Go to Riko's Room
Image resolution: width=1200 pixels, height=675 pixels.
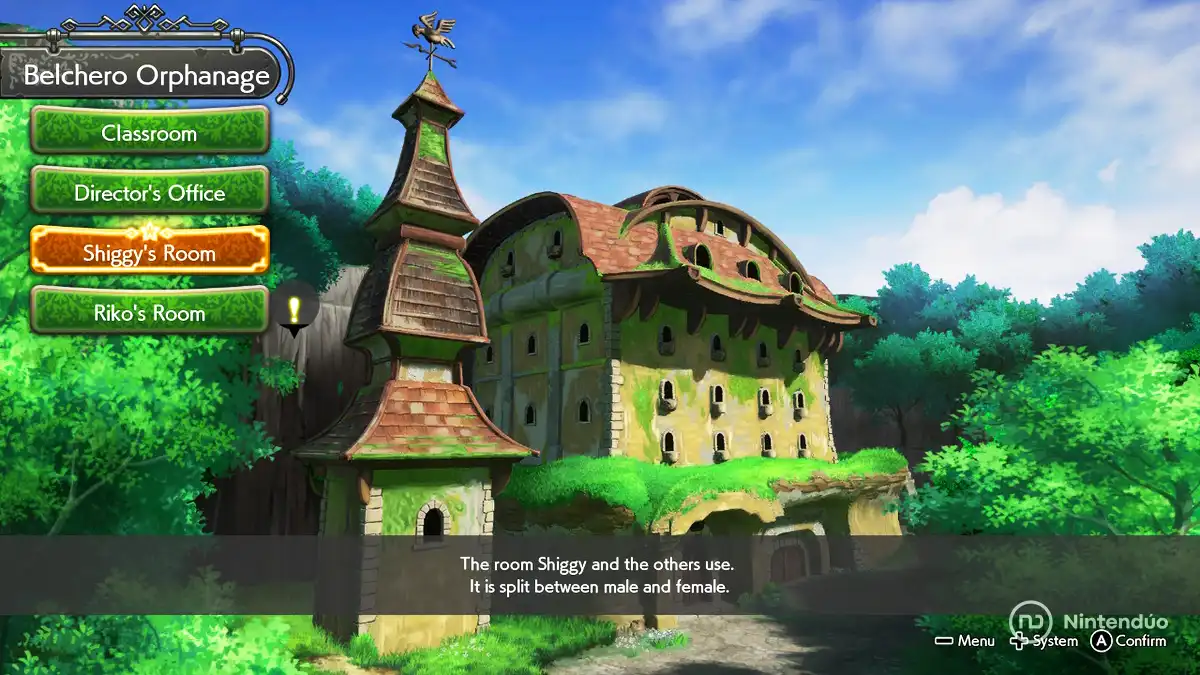coord(149,312)
